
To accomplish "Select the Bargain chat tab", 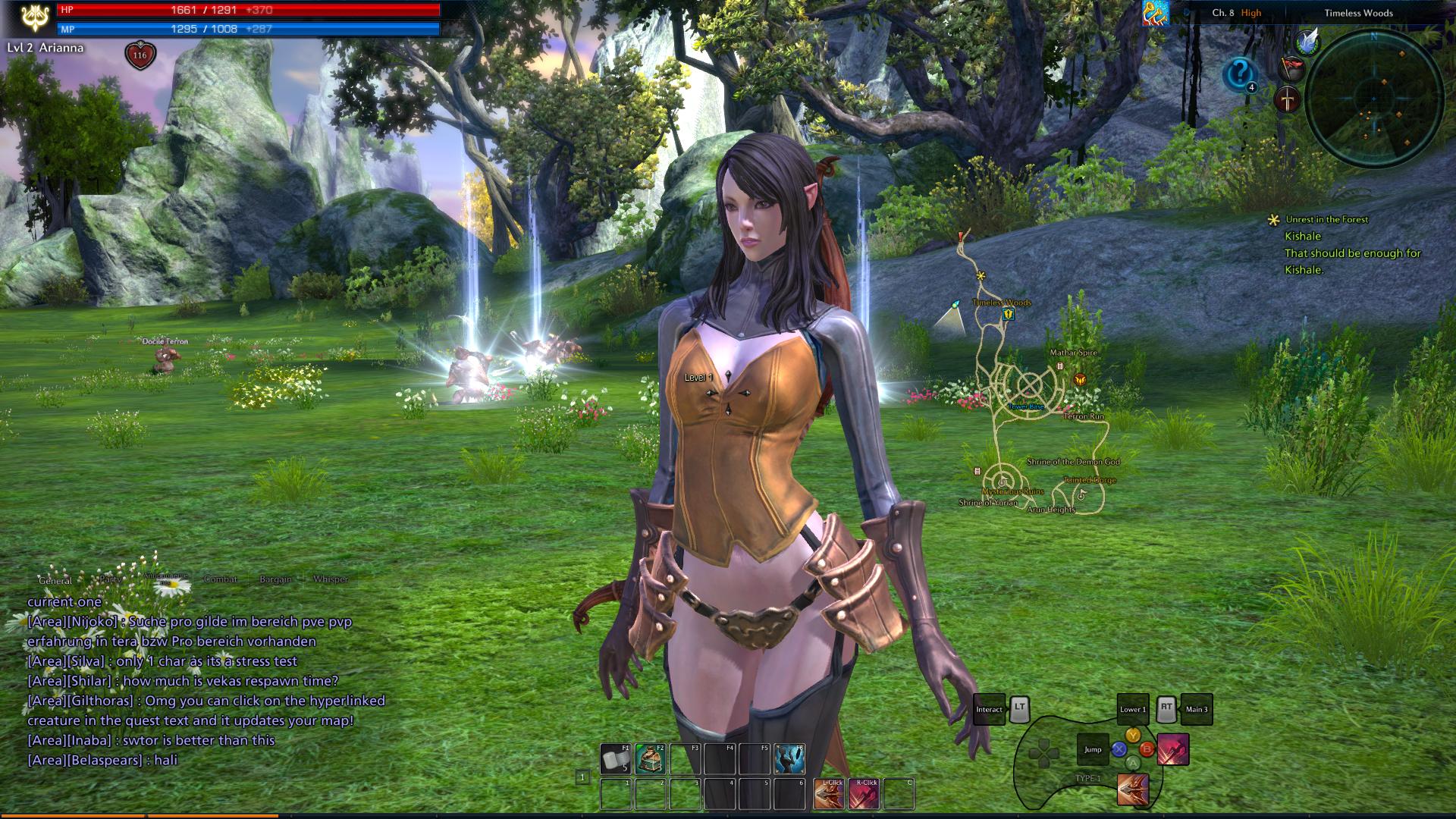I will pos(275,579).
